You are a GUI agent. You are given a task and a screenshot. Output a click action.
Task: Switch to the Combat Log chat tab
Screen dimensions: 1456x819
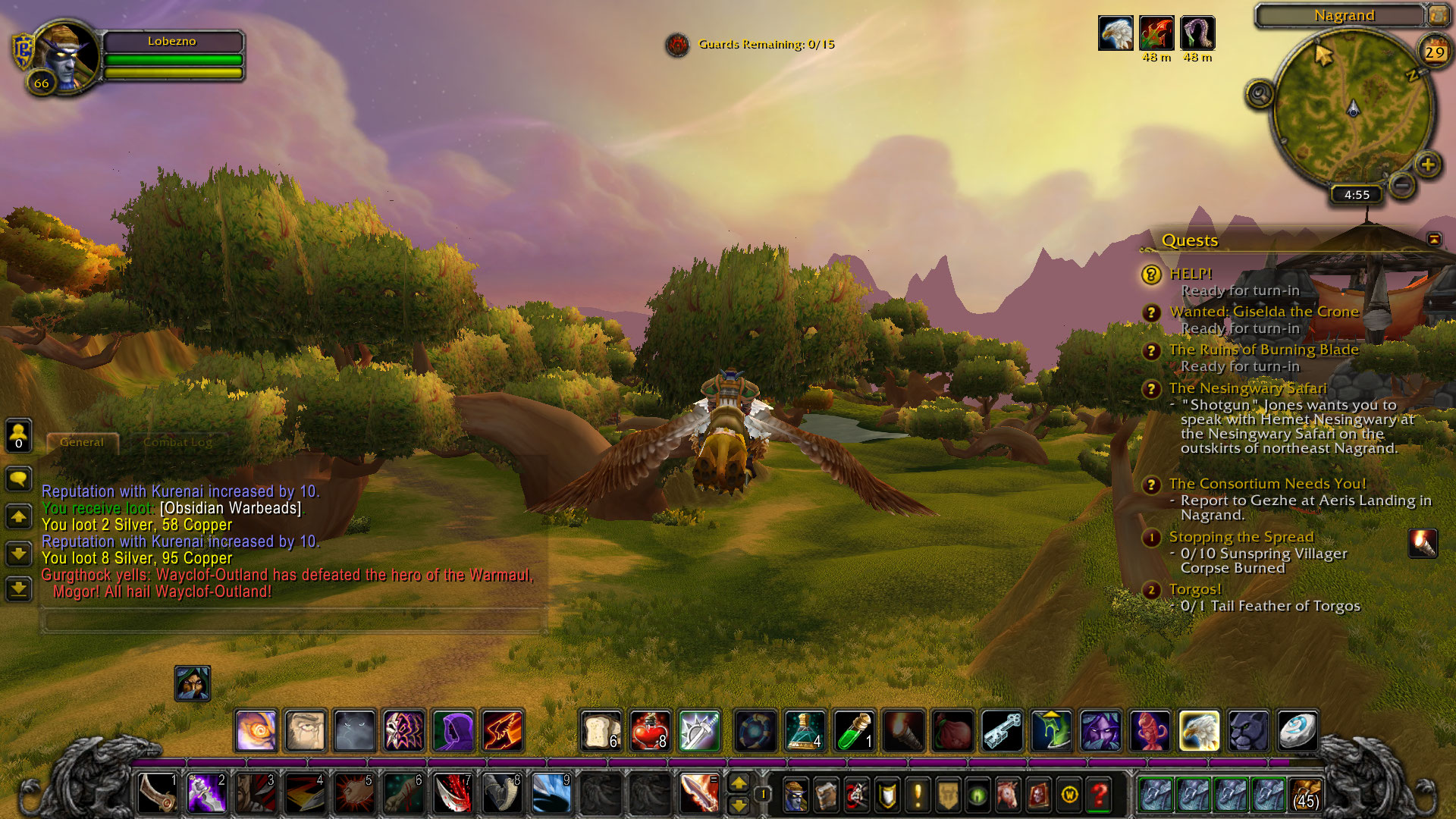[177, 442]
